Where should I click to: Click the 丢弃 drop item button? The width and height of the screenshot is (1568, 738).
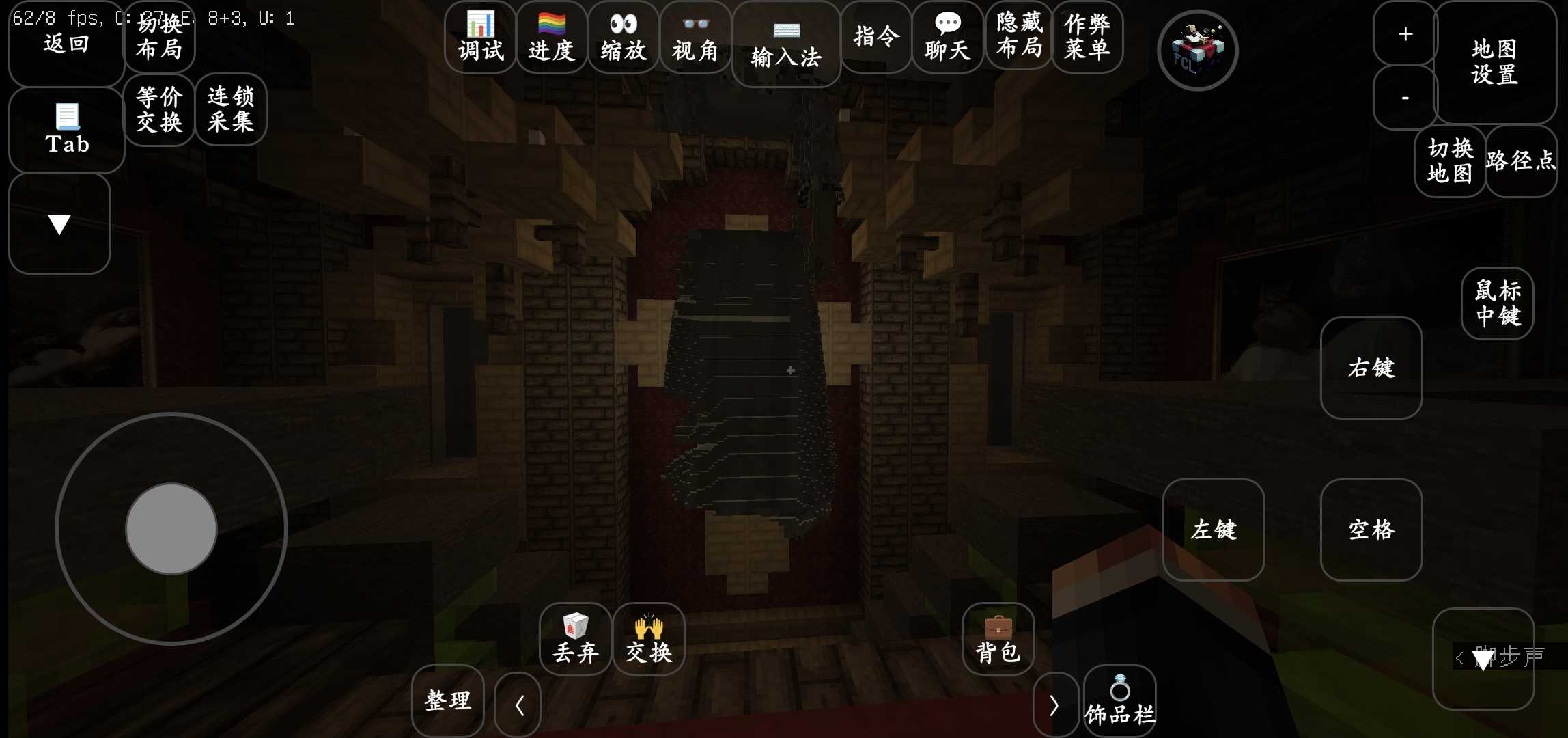click(575, 639)
